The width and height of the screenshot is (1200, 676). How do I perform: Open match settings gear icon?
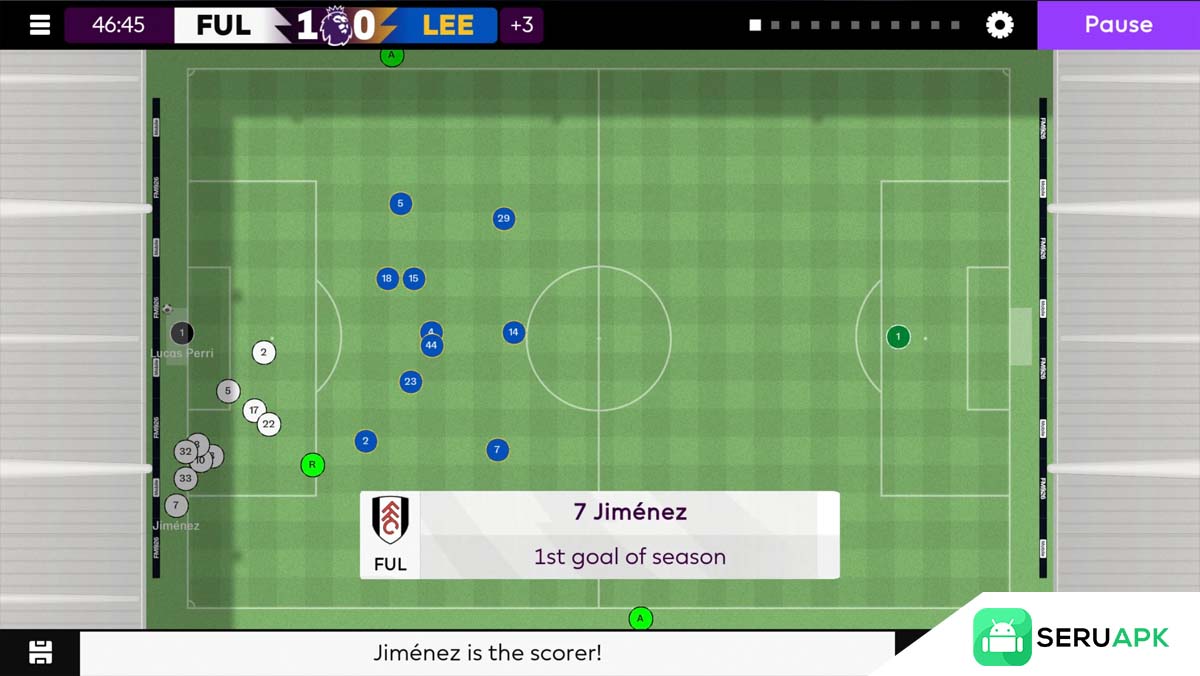(x=999, y=25)
